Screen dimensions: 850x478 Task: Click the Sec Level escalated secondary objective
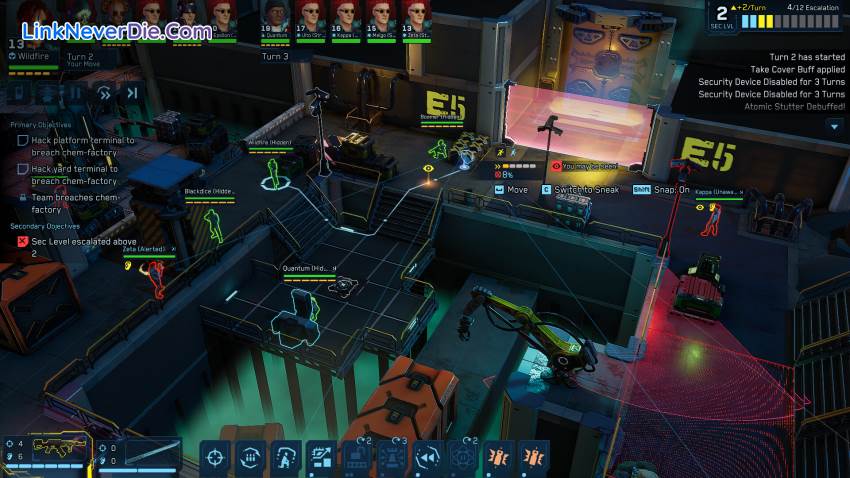pyautogui.click(x=70, y=247)
